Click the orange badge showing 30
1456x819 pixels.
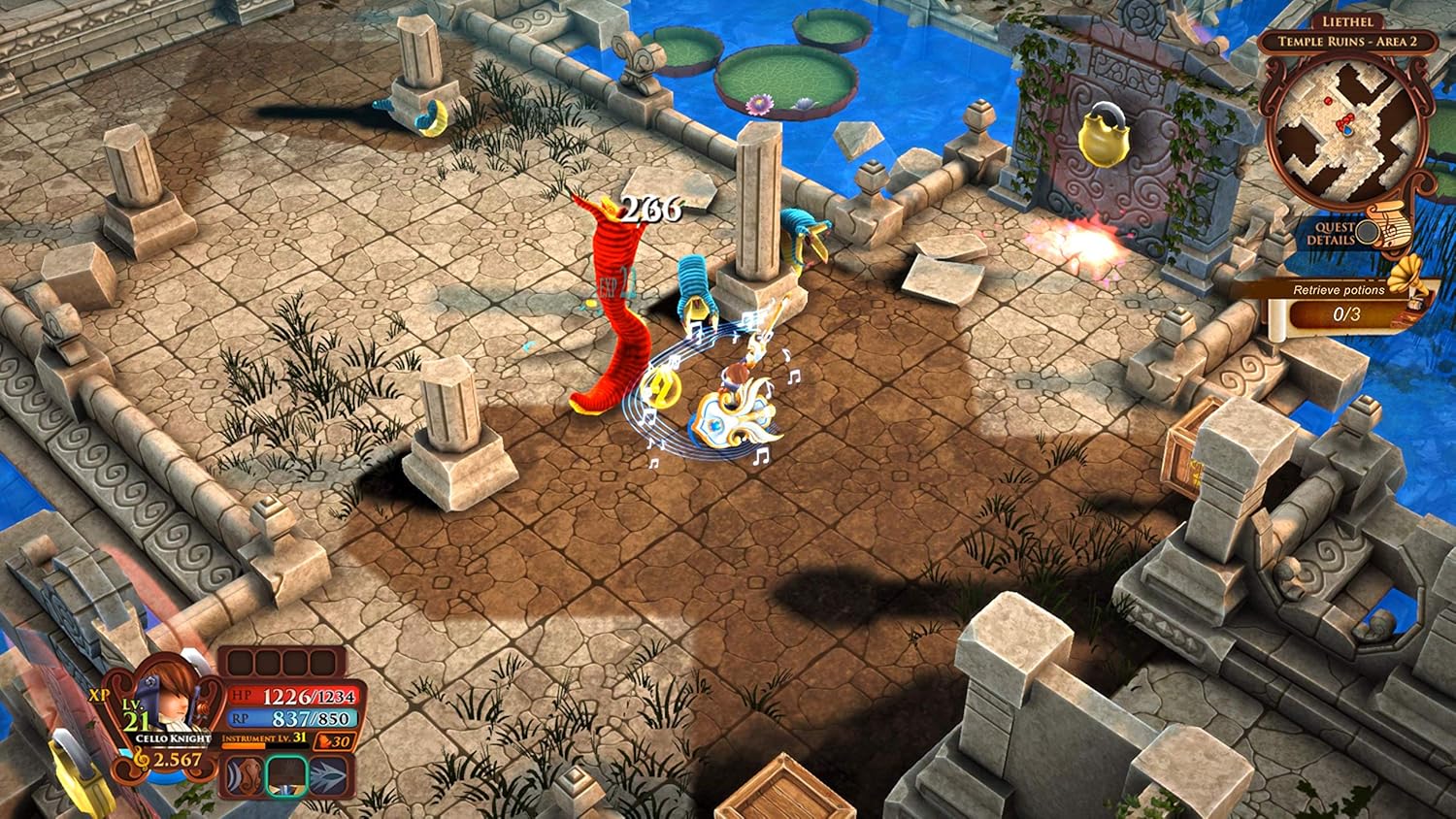coord(334,743)
